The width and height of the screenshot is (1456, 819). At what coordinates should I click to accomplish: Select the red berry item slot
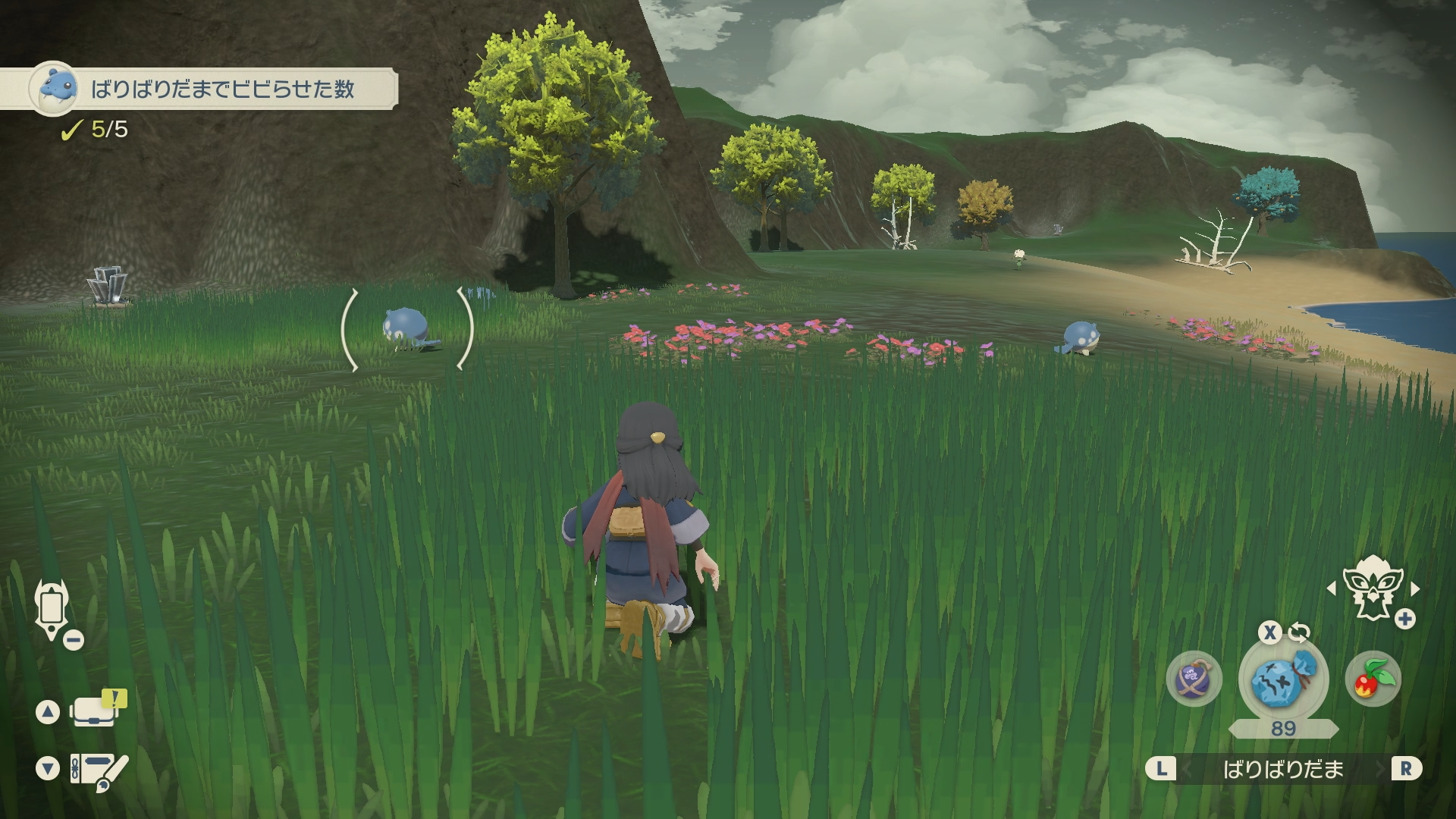click(1373, 679)
